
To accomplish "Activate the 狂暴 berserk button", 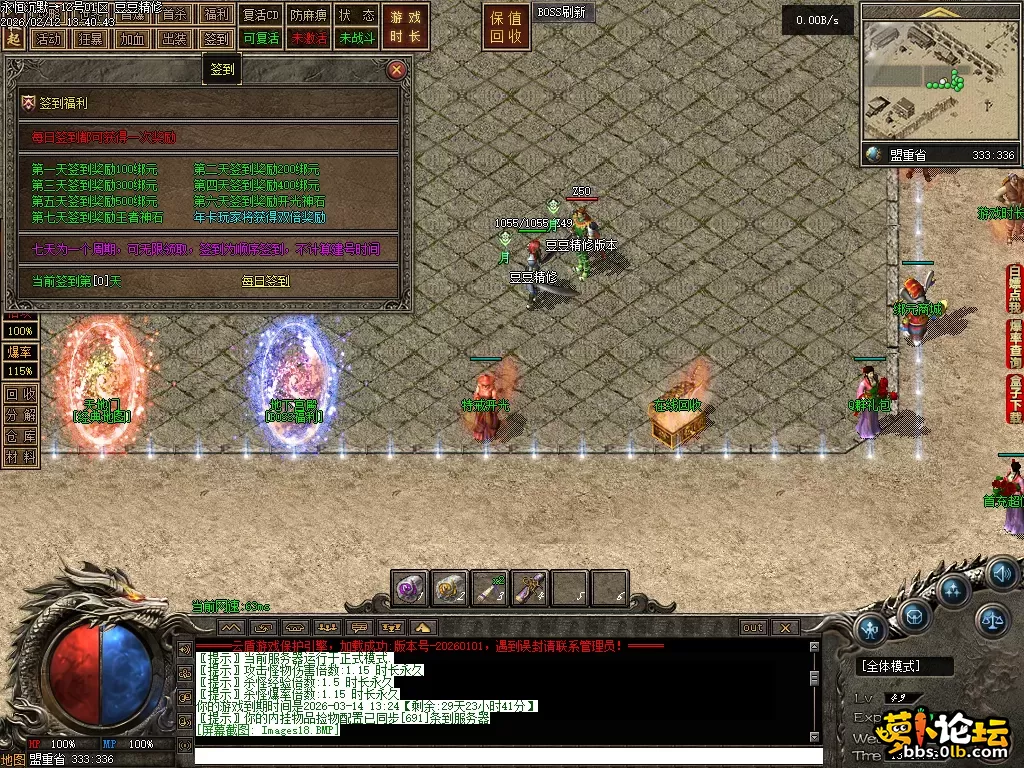I will coord(89,39).
